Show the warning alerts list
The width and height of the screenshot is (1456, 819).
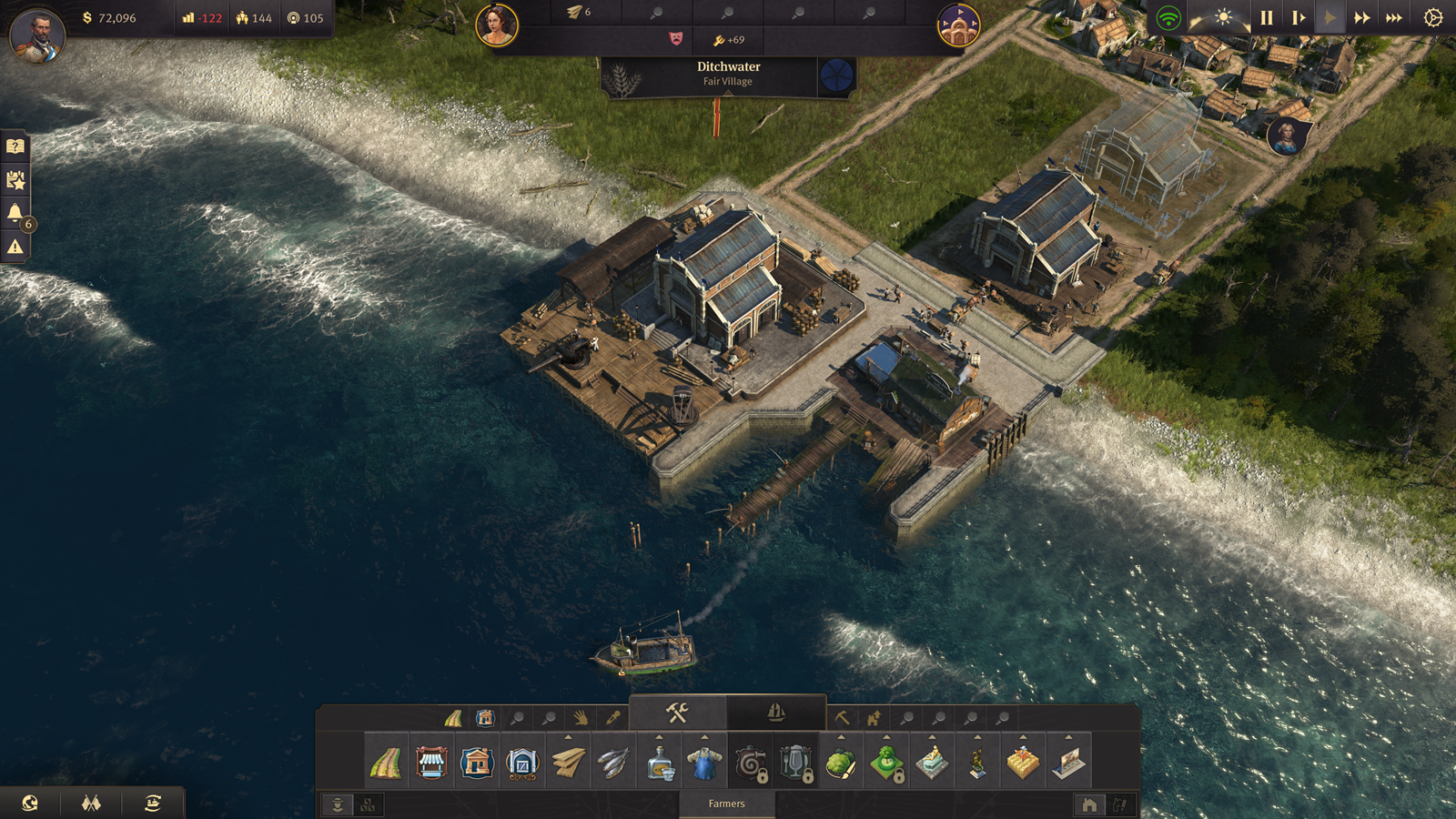15,247
